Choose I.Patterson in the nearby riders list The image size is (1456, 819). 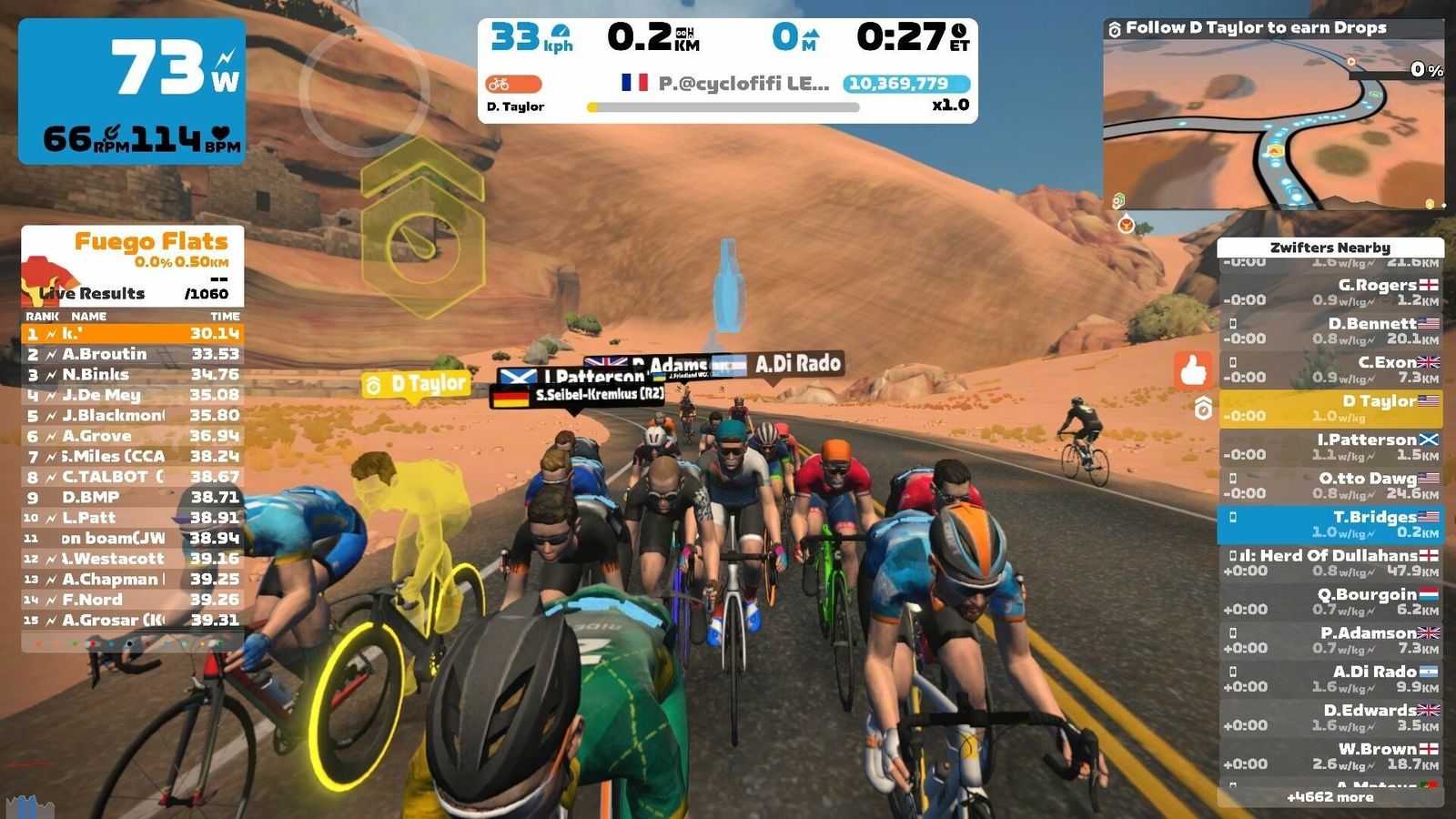click(x=1330, y=447)
